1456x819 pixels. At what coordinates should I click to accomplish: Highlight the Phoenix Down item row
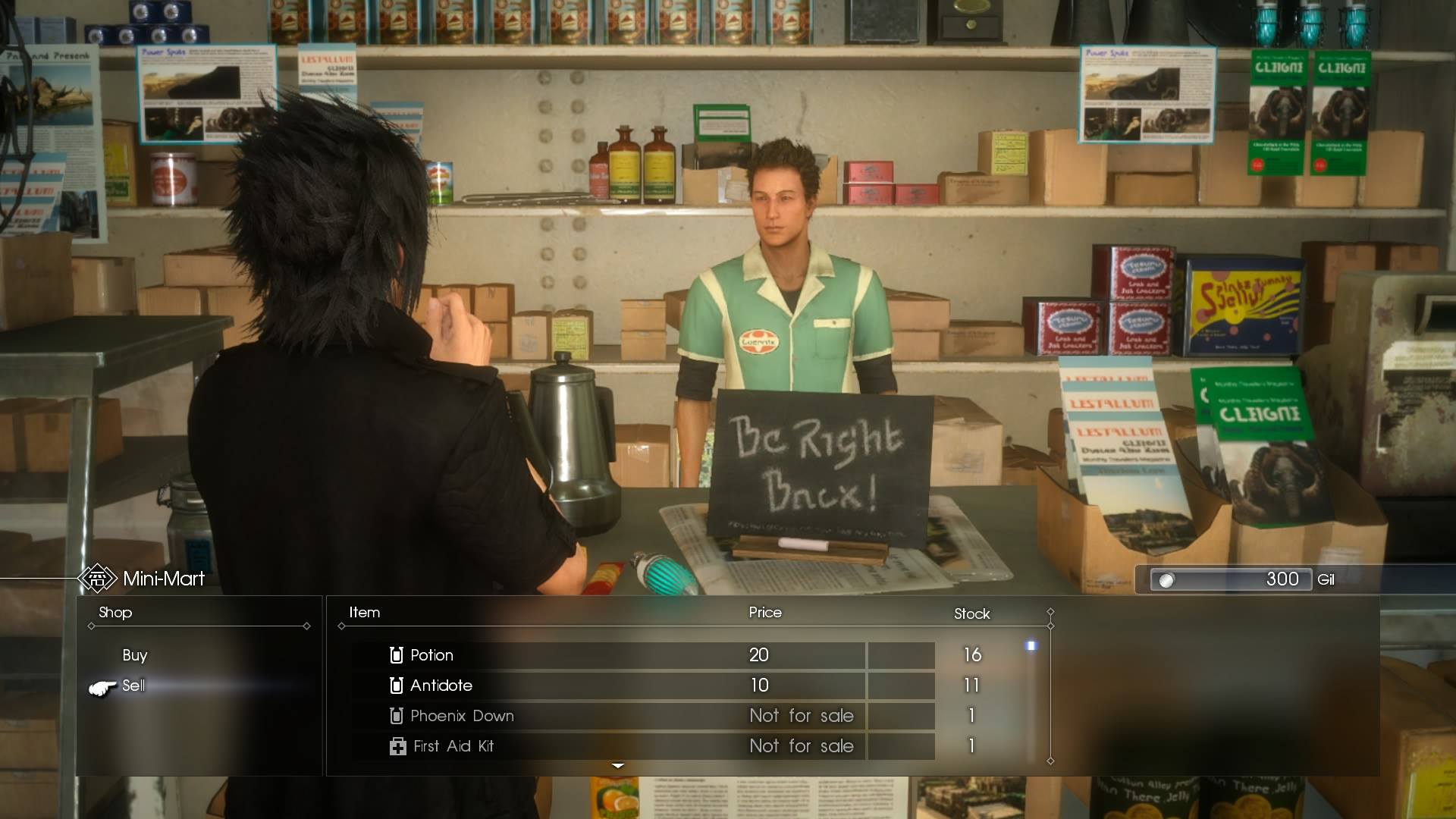point(607,716)
